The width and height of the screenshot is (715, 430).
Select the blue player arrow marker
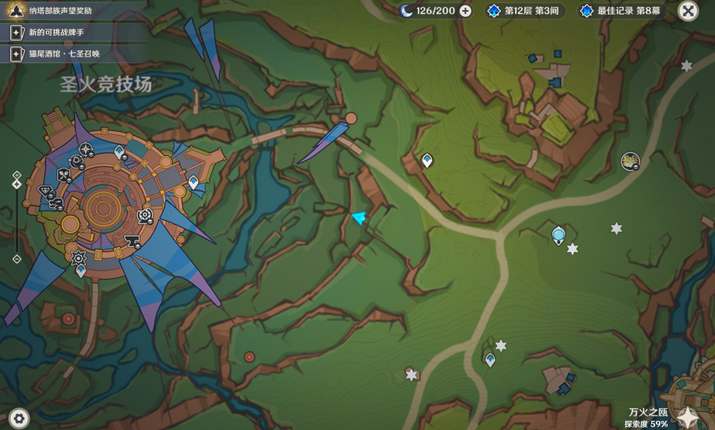point(359,217)
